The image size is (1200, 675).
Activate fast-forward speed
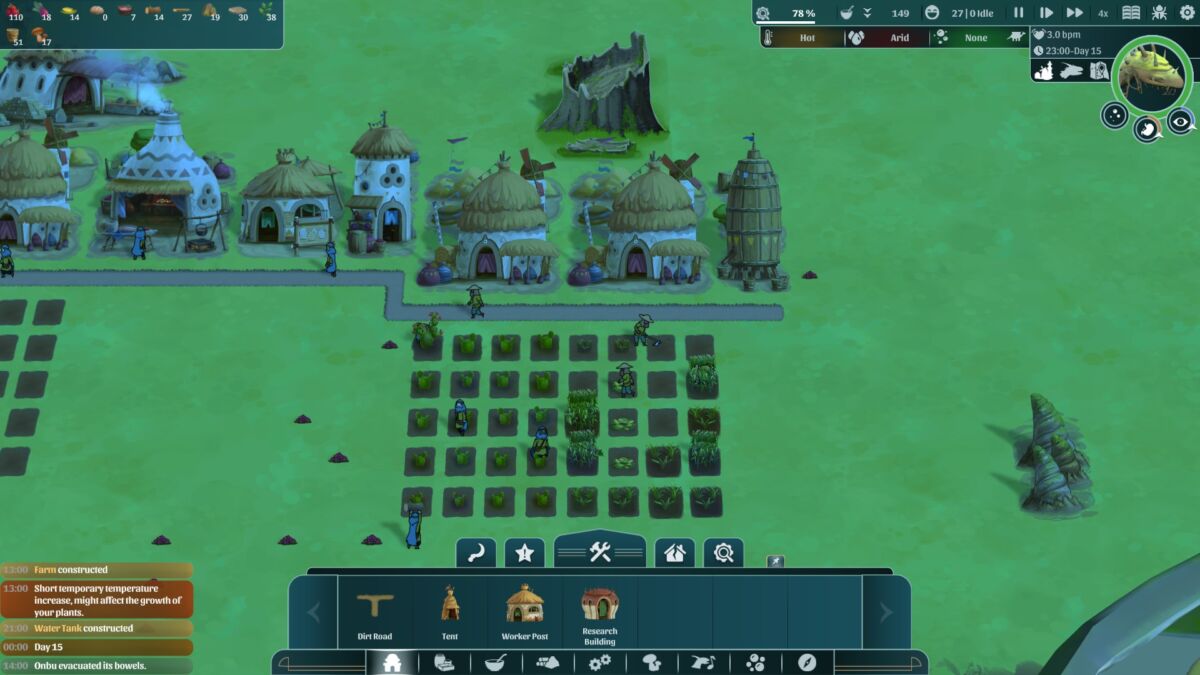click(1074, 13)
